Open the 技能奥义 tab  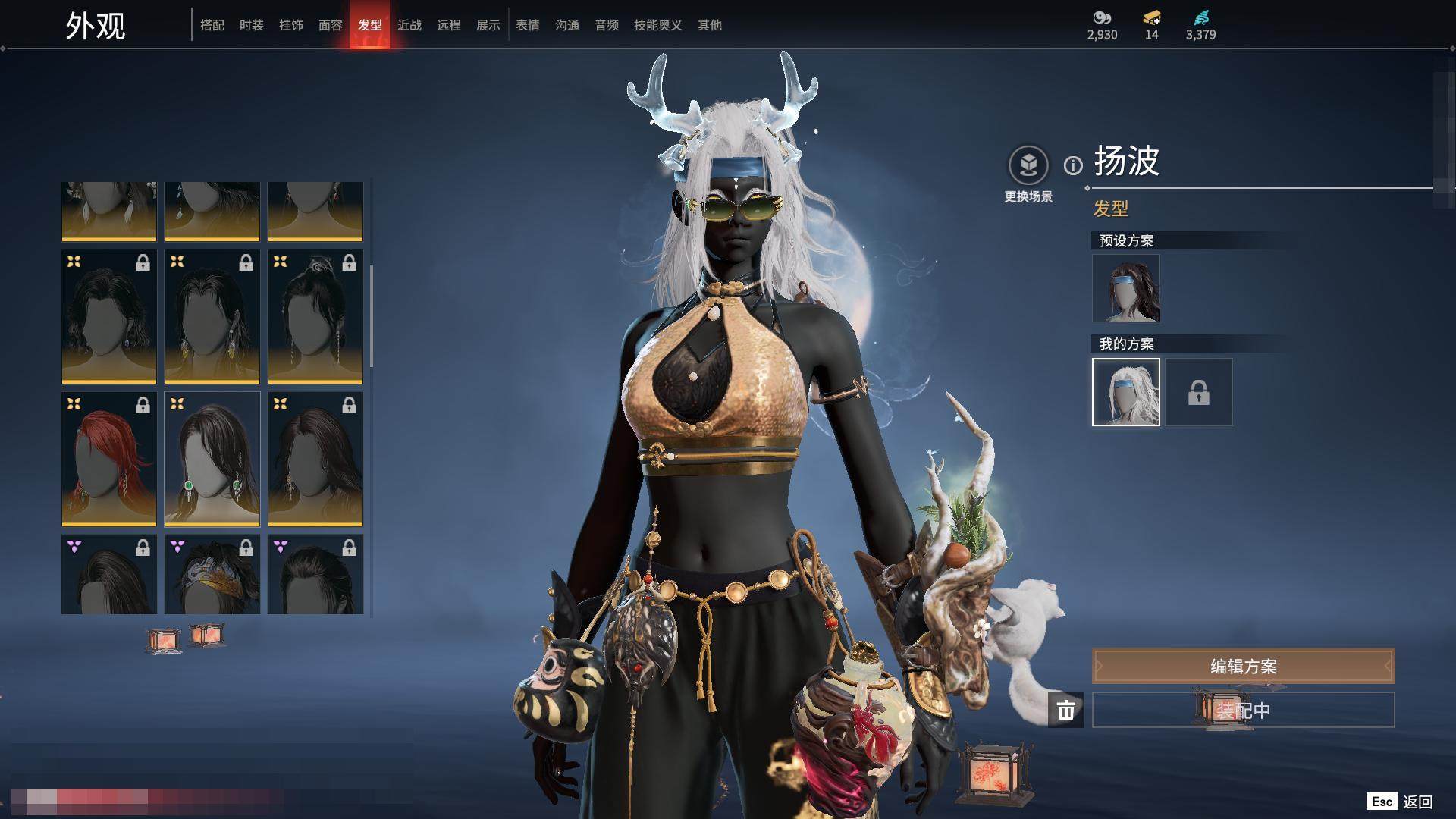coord(658,25)
